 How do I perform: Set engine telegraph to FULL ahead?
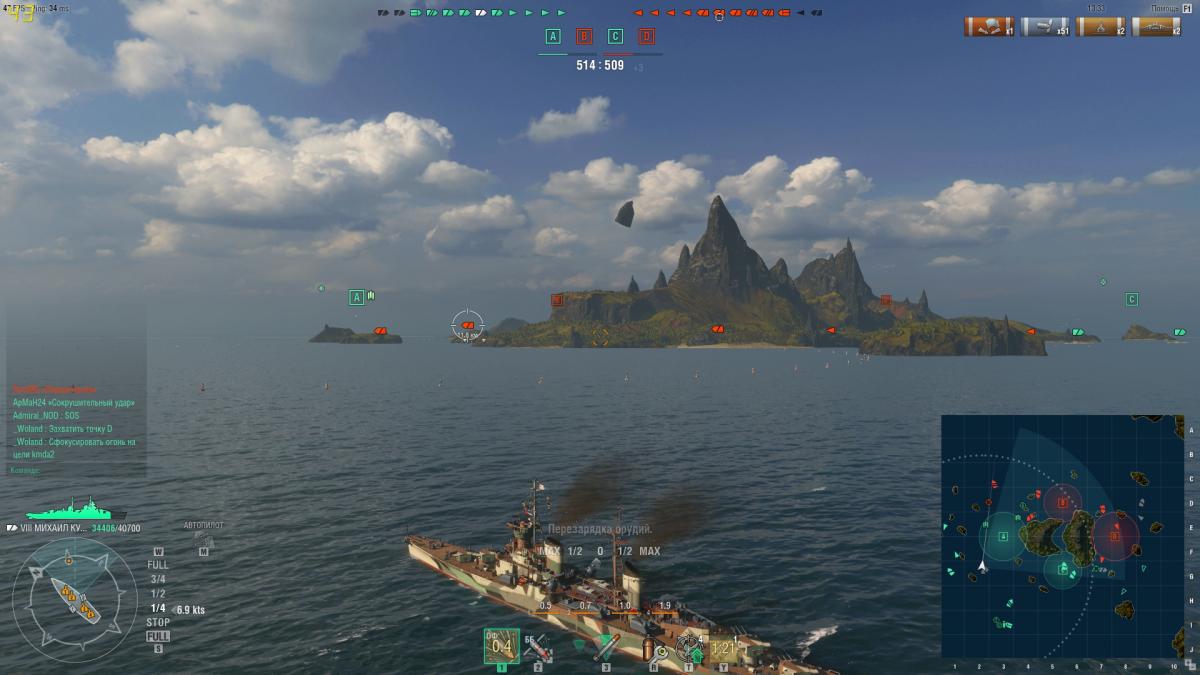click(158, 565)
